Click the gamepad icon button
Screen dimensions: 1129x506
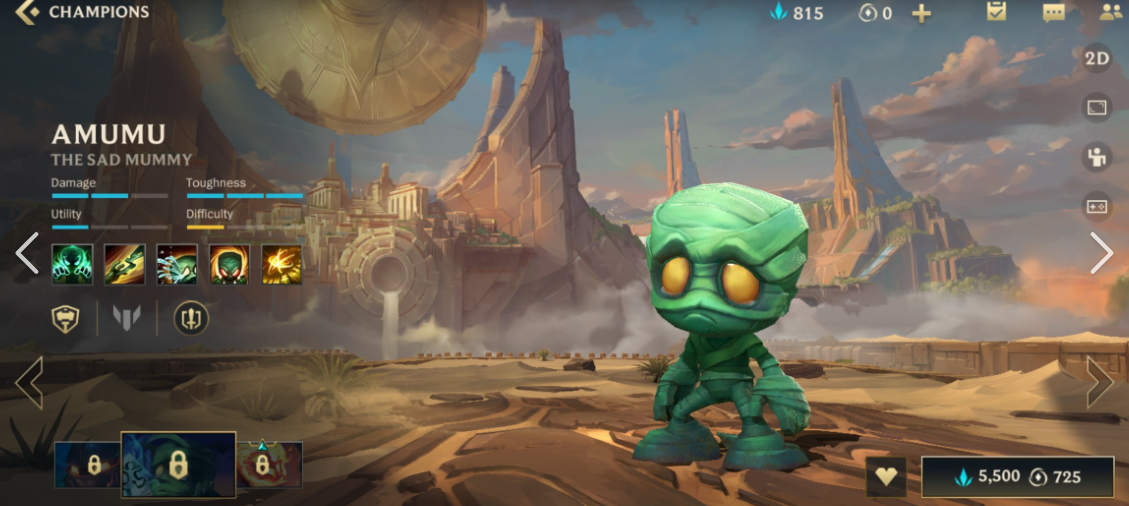1097,207
